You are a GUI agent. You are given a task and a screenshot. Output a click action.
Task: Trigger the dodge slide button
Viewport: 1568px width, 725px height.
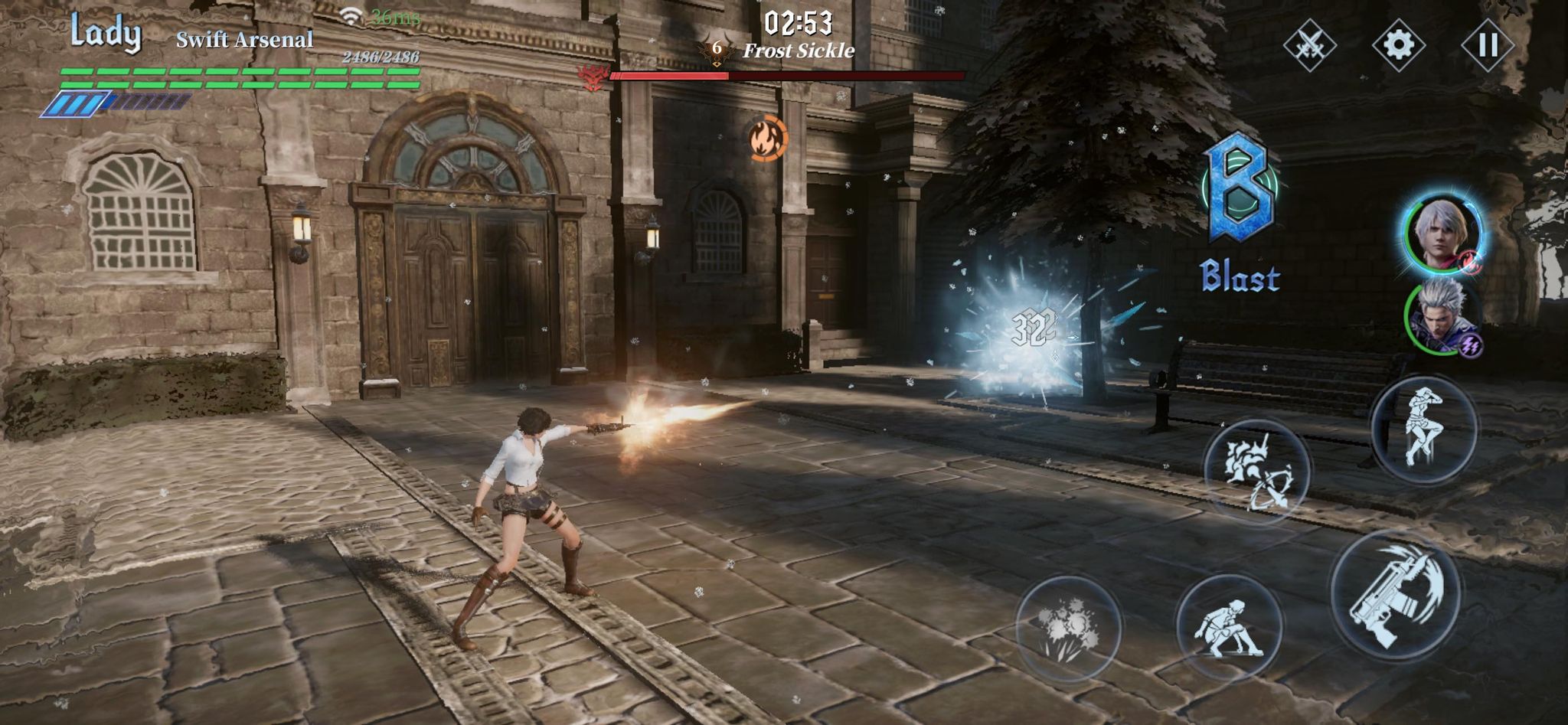pos(1229,626)
